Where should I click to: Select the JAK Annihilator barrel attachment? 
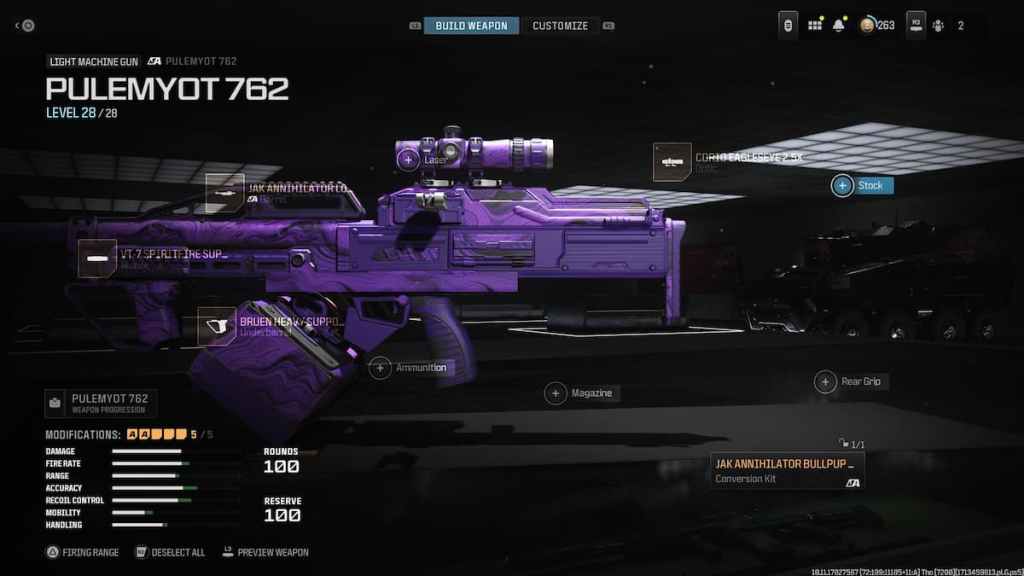[x=226, y=192]
